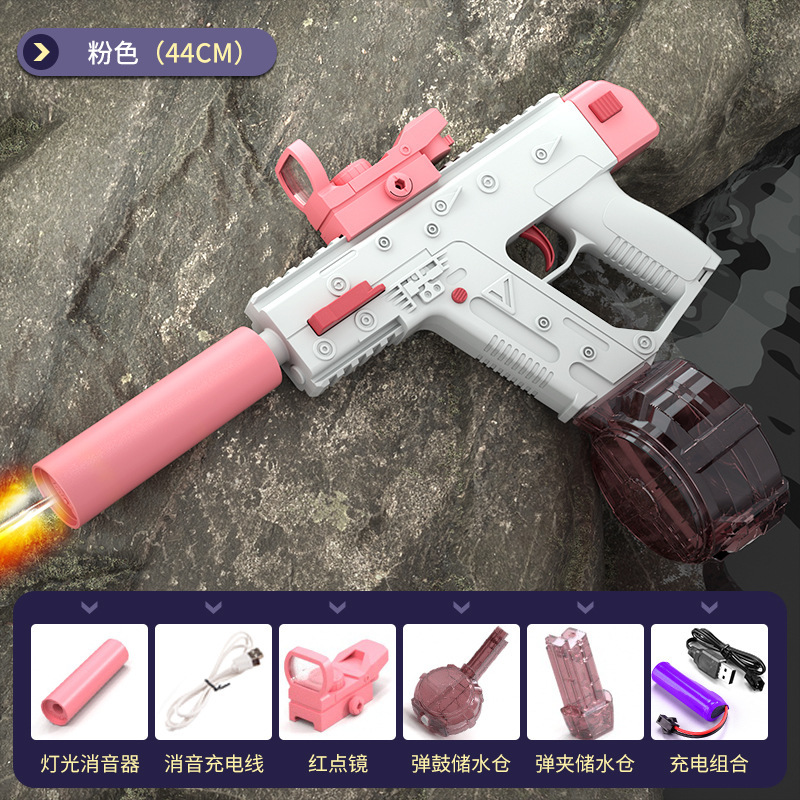Click the 充电组合 battery combo thumbnail
The width and height of the screenshot is (800, 800).
pos(709,683)
